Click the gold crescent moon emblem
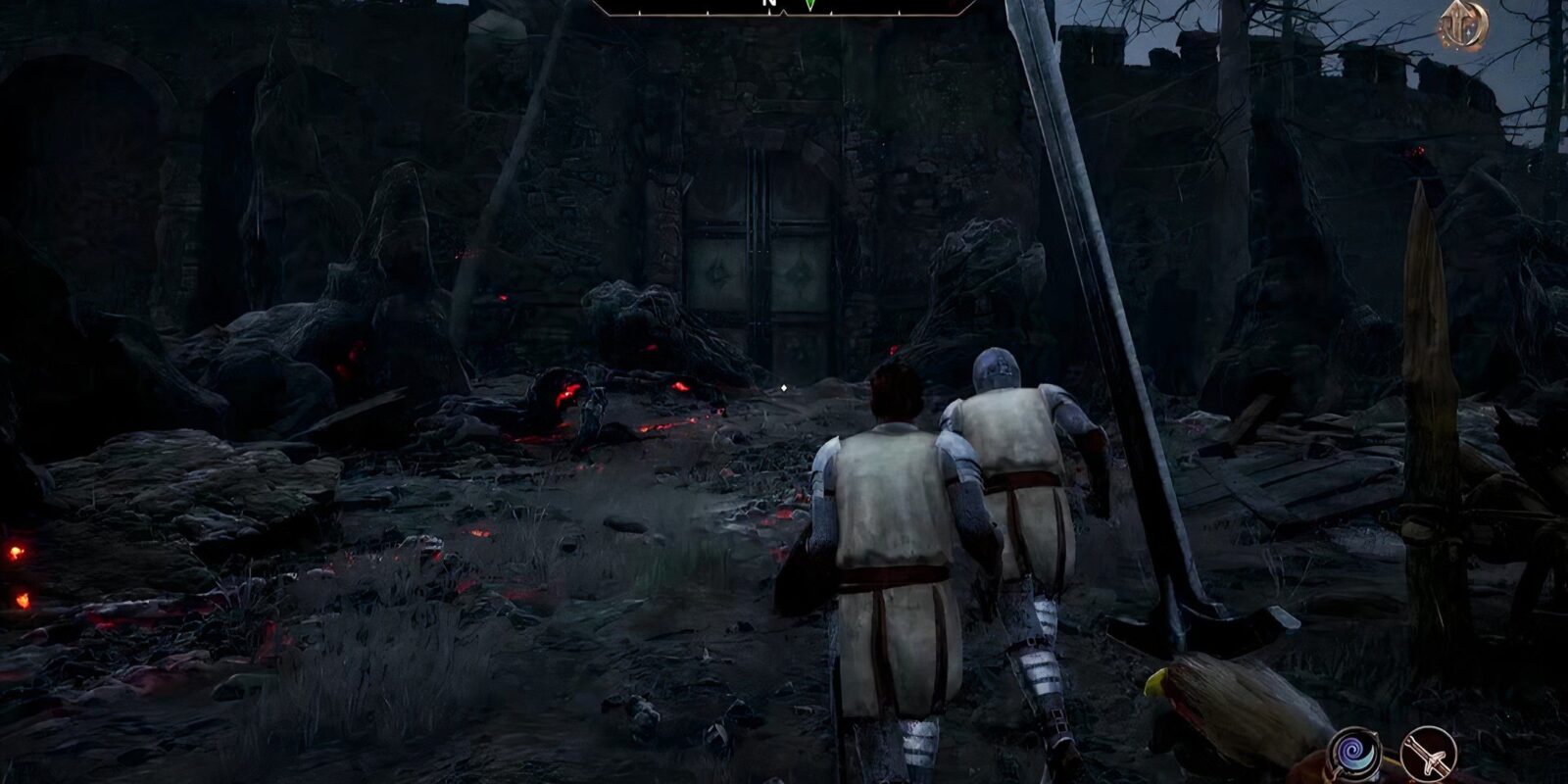The height and width of the screenshot is (784, 1568). point(1464,24)
